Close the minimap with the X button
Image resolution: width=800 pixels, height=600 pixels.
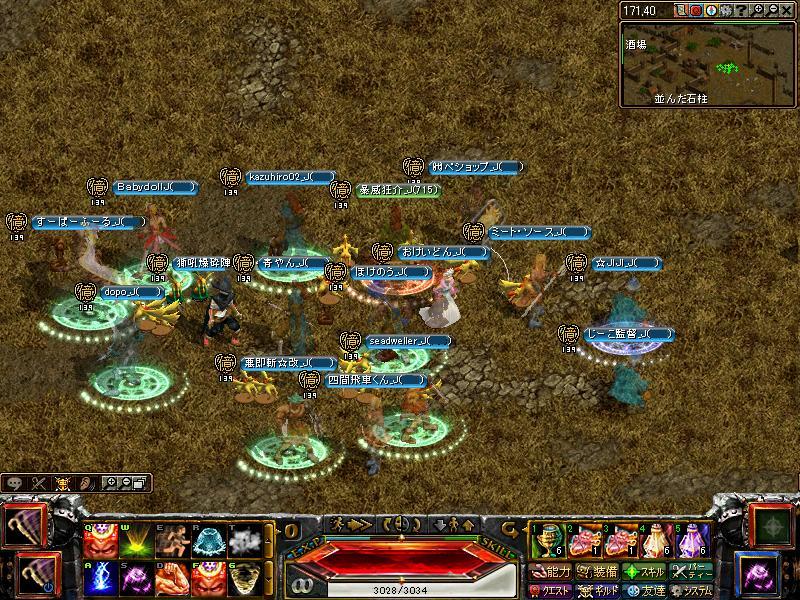(x=786, y=10)
